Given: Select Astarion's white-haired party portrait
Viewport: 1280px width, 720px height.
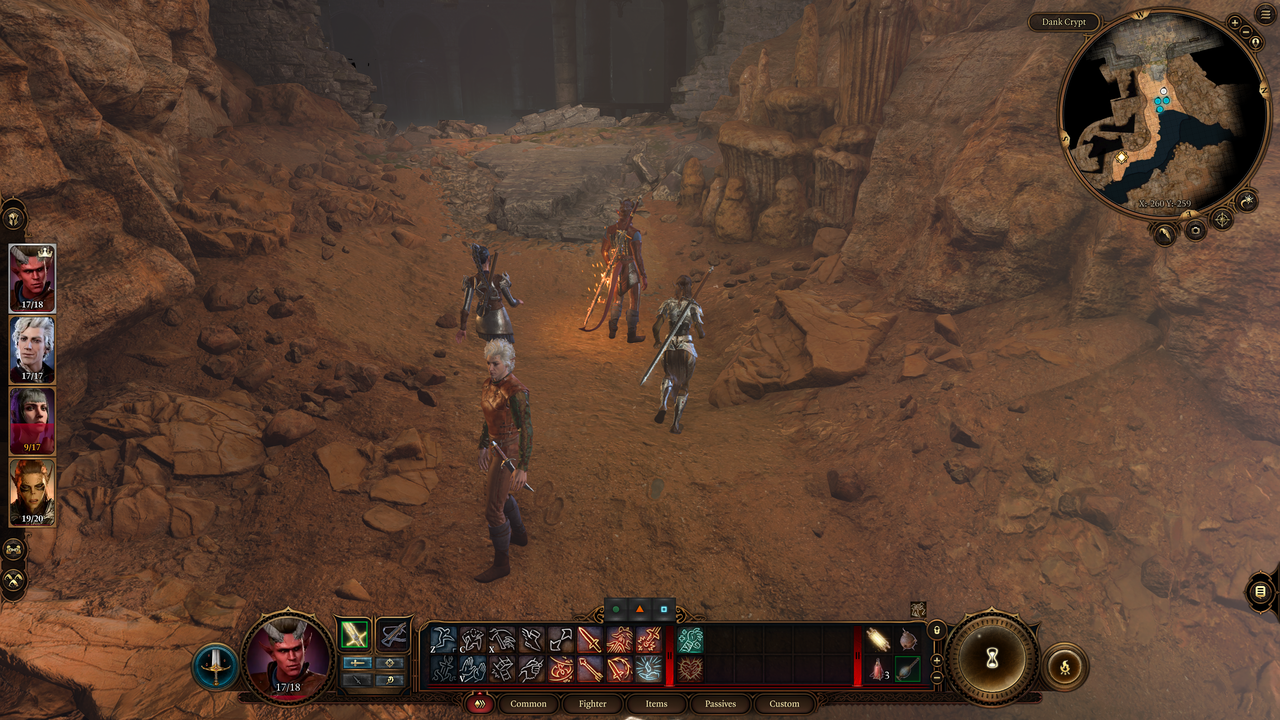Looking at the screenshot, I should point(32,348).
